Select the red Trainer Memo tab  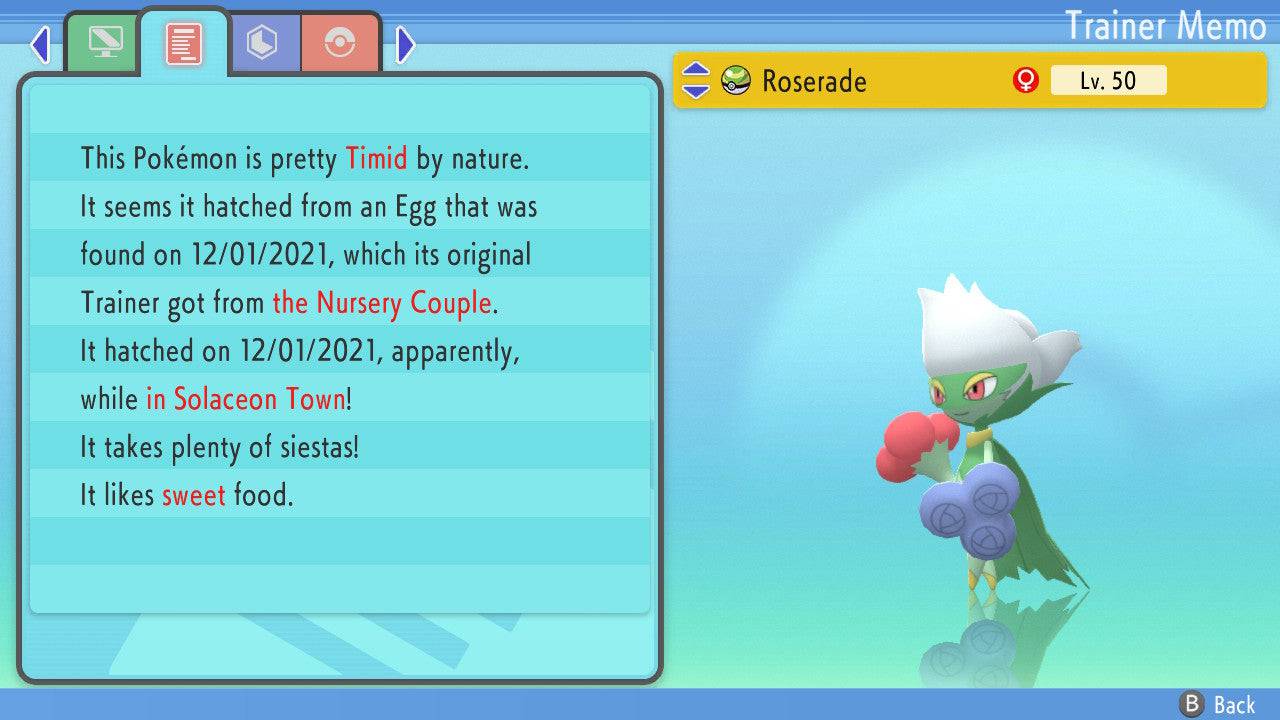click(184, 43)
